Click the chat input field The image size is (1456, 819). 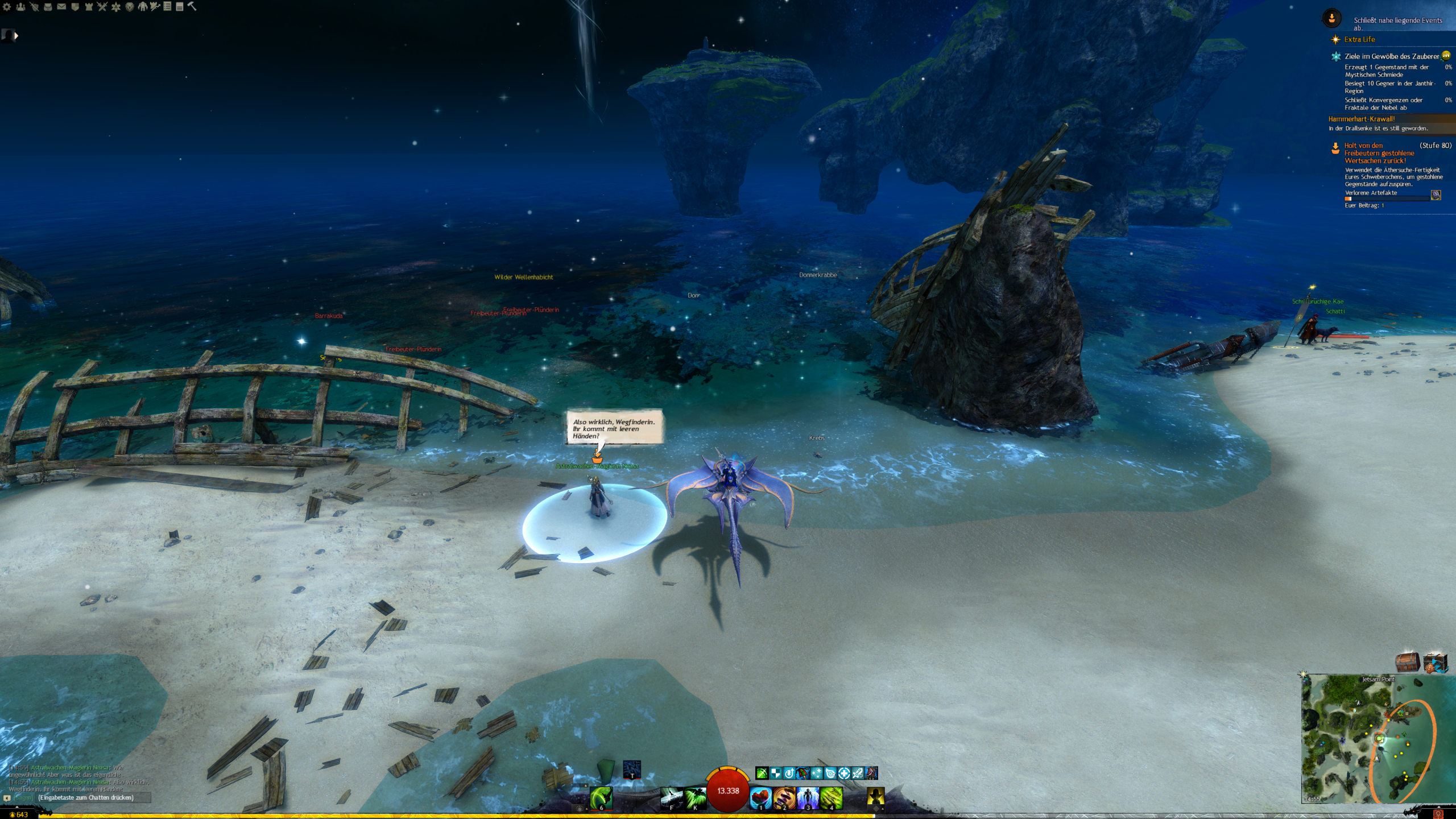click(x=94, y=797)
